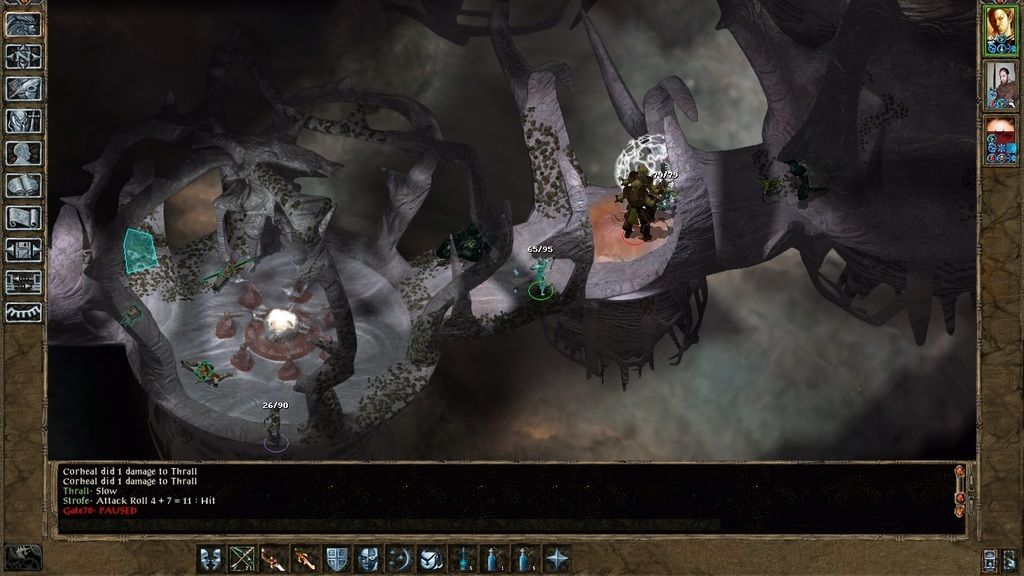Open the mage spellbook
The height and width of the screenshot is (576, 1024).
pos(24,186)
